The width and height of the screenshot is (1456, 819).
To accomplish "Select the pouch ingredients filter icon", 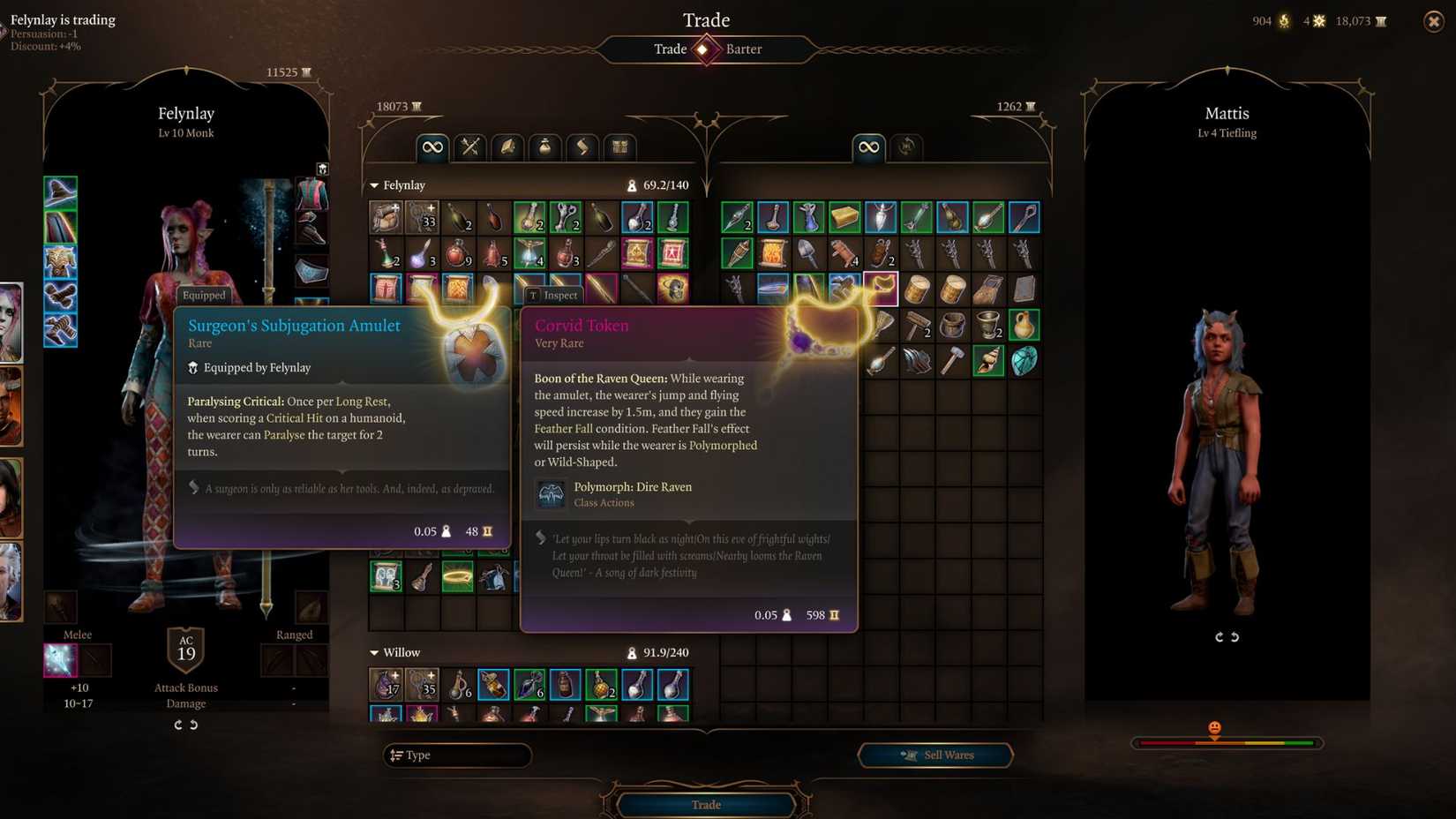I will [545, 147].
